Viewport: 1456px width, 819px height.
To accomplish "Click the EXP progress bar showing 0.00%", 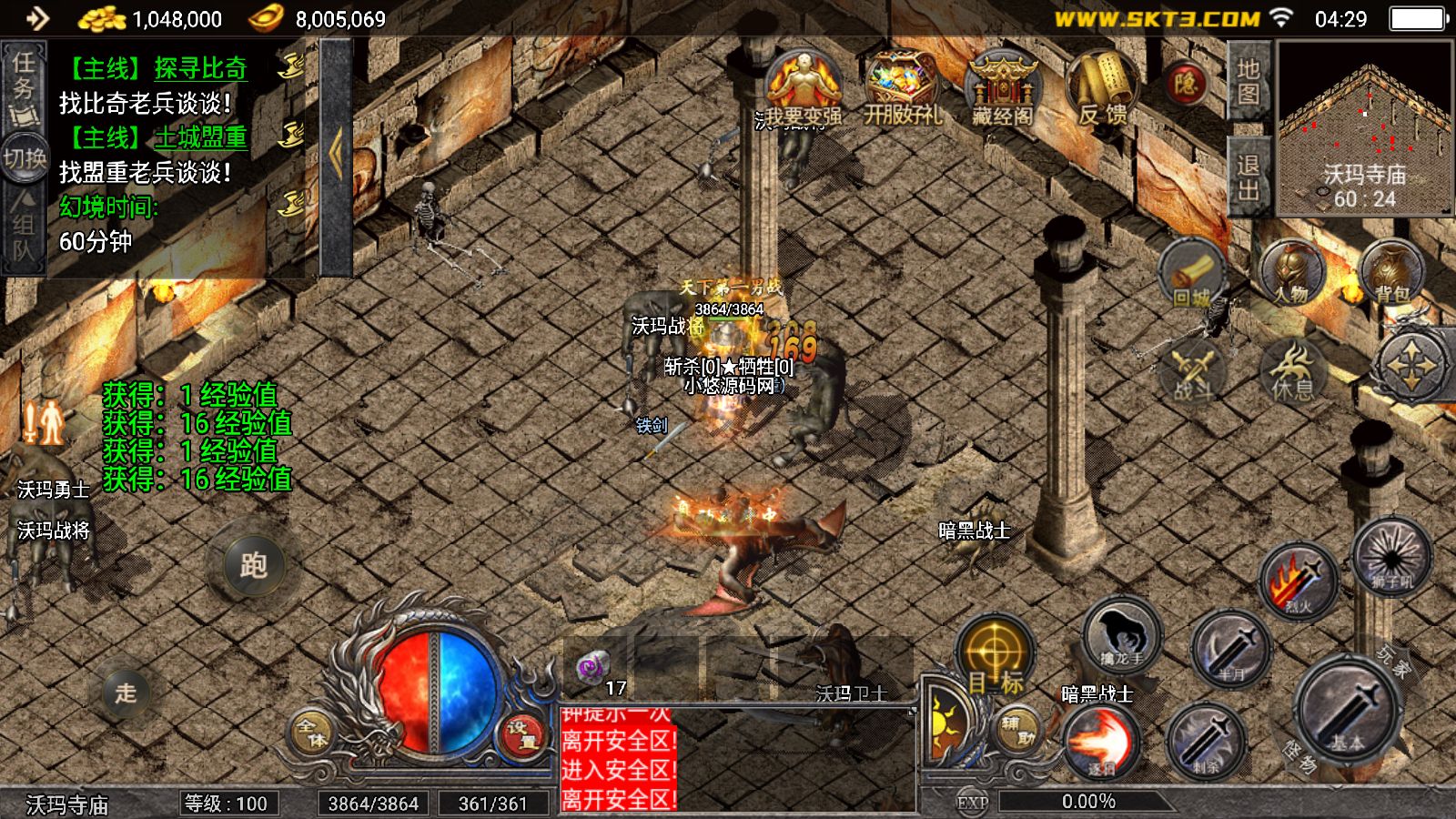I will tap(1088, 802).
